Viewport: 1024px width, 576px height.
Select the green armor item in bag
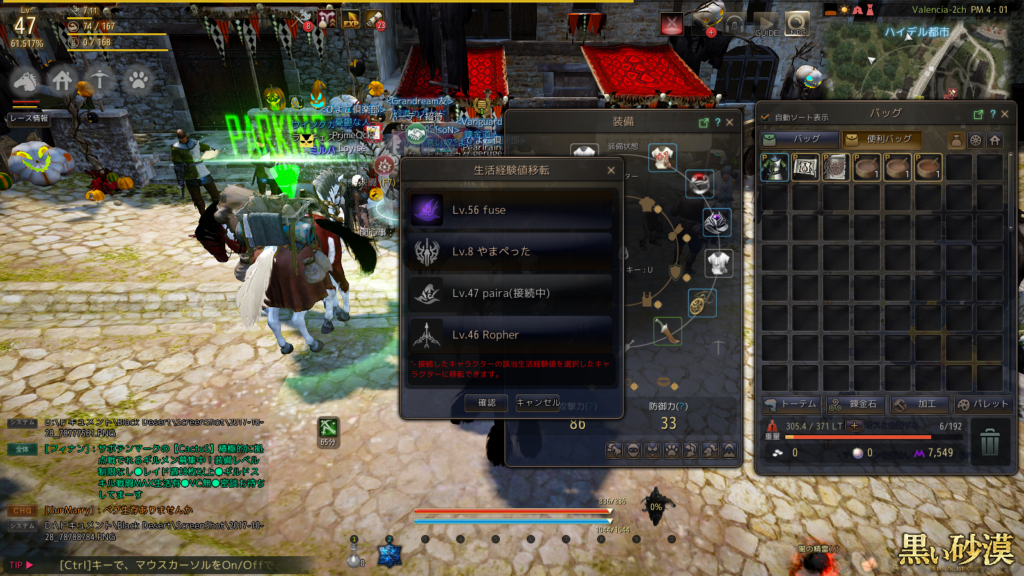[774, 168]
